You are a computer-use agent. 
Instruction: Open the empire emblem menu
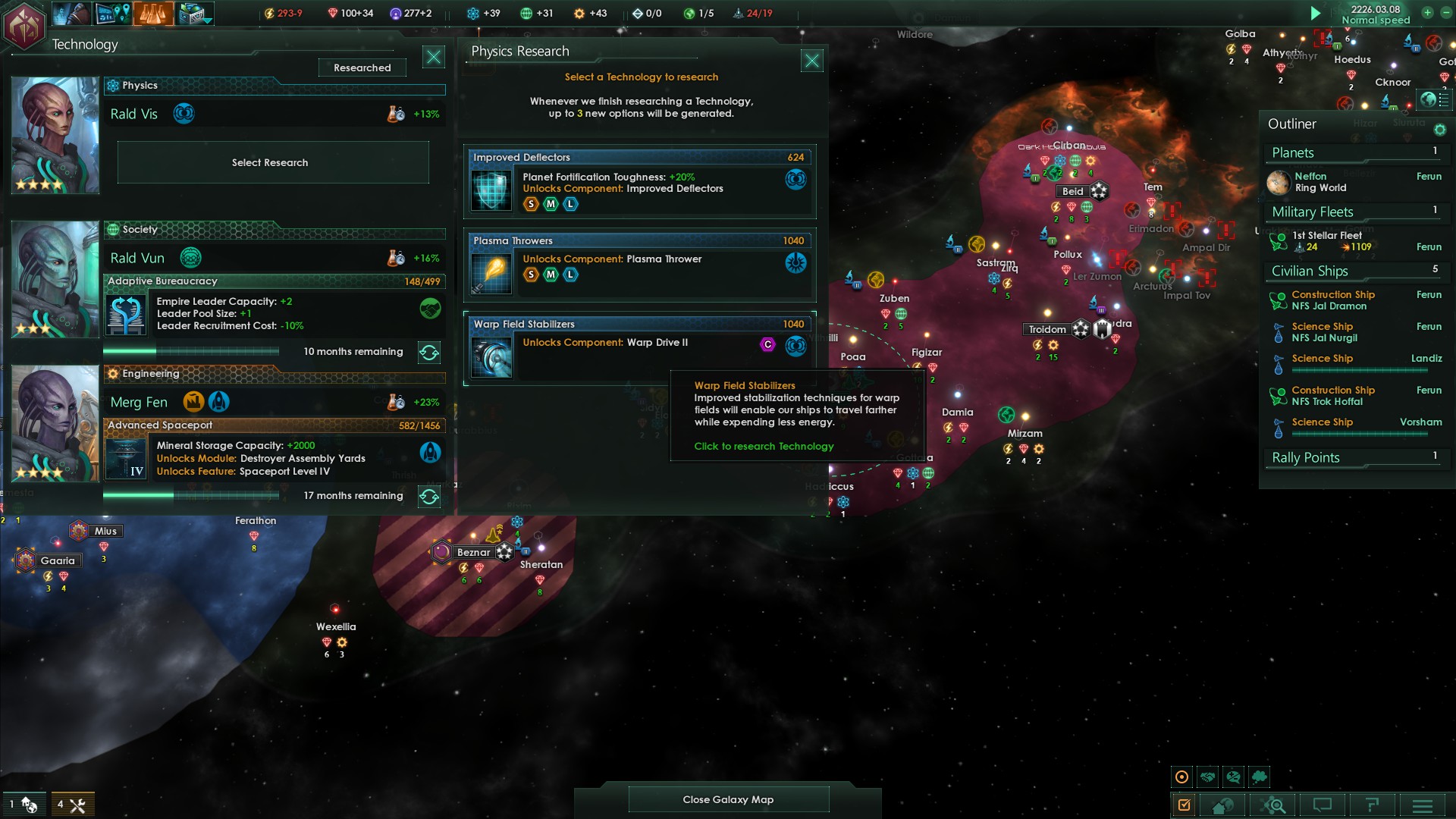click(x=24, y=26)
